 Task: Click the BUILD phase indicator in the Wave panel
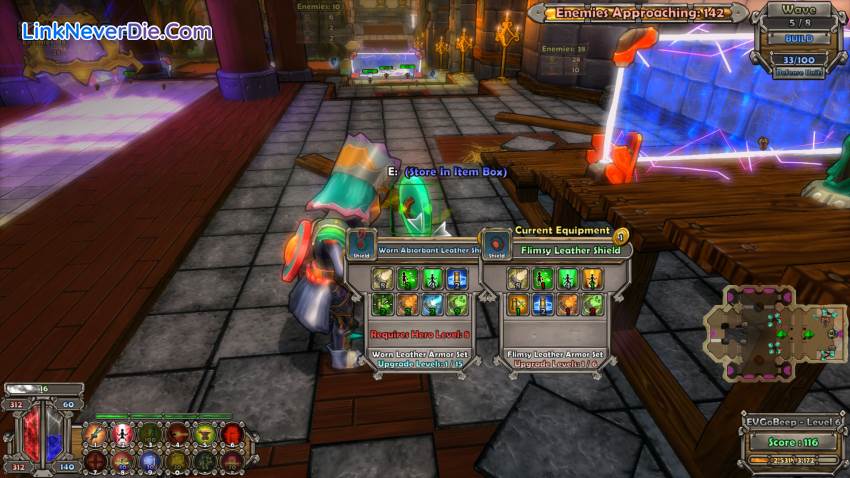pyautogui.click(x=797, y=38)
